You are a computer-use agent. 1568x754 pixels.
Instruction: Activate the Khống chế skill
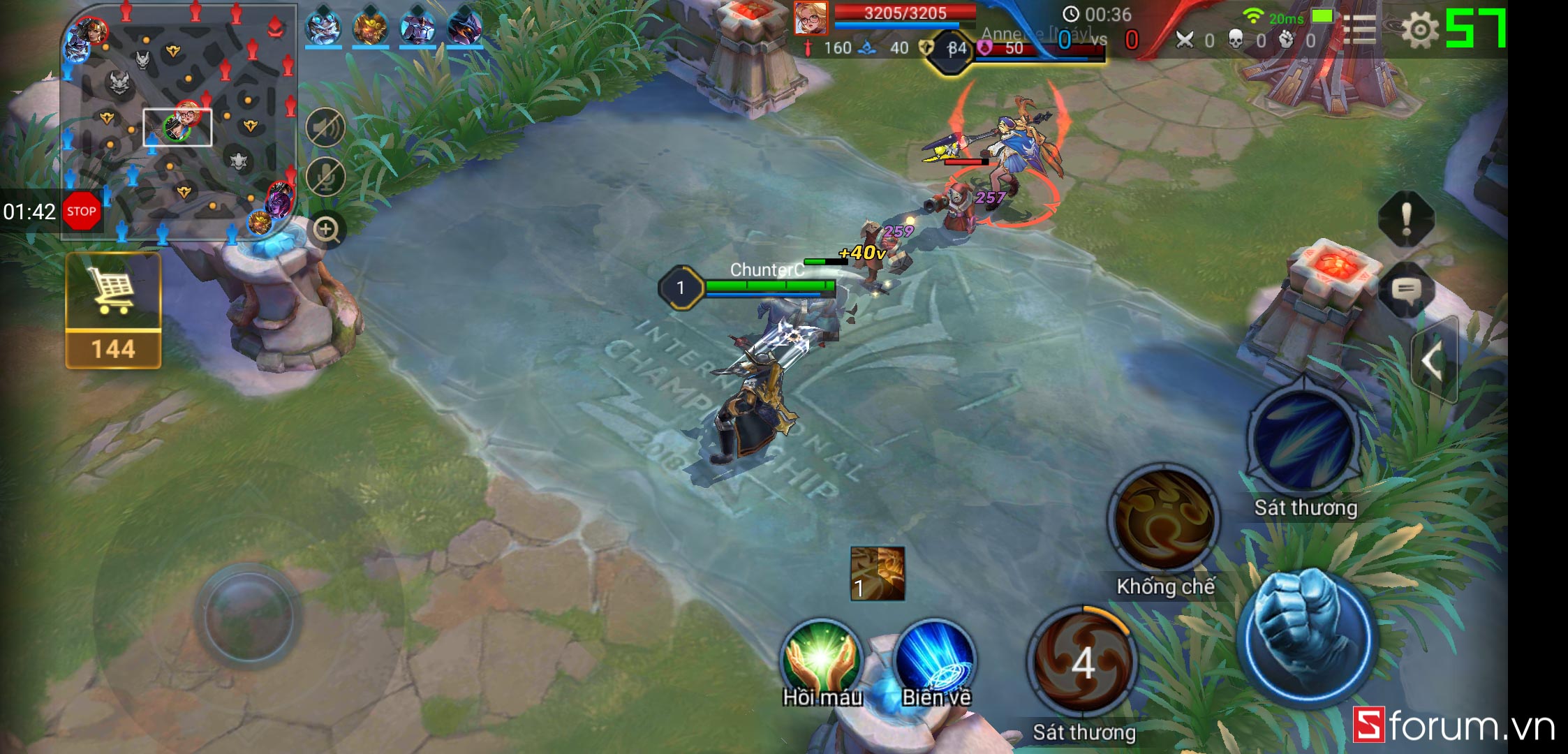(1164, 520)
